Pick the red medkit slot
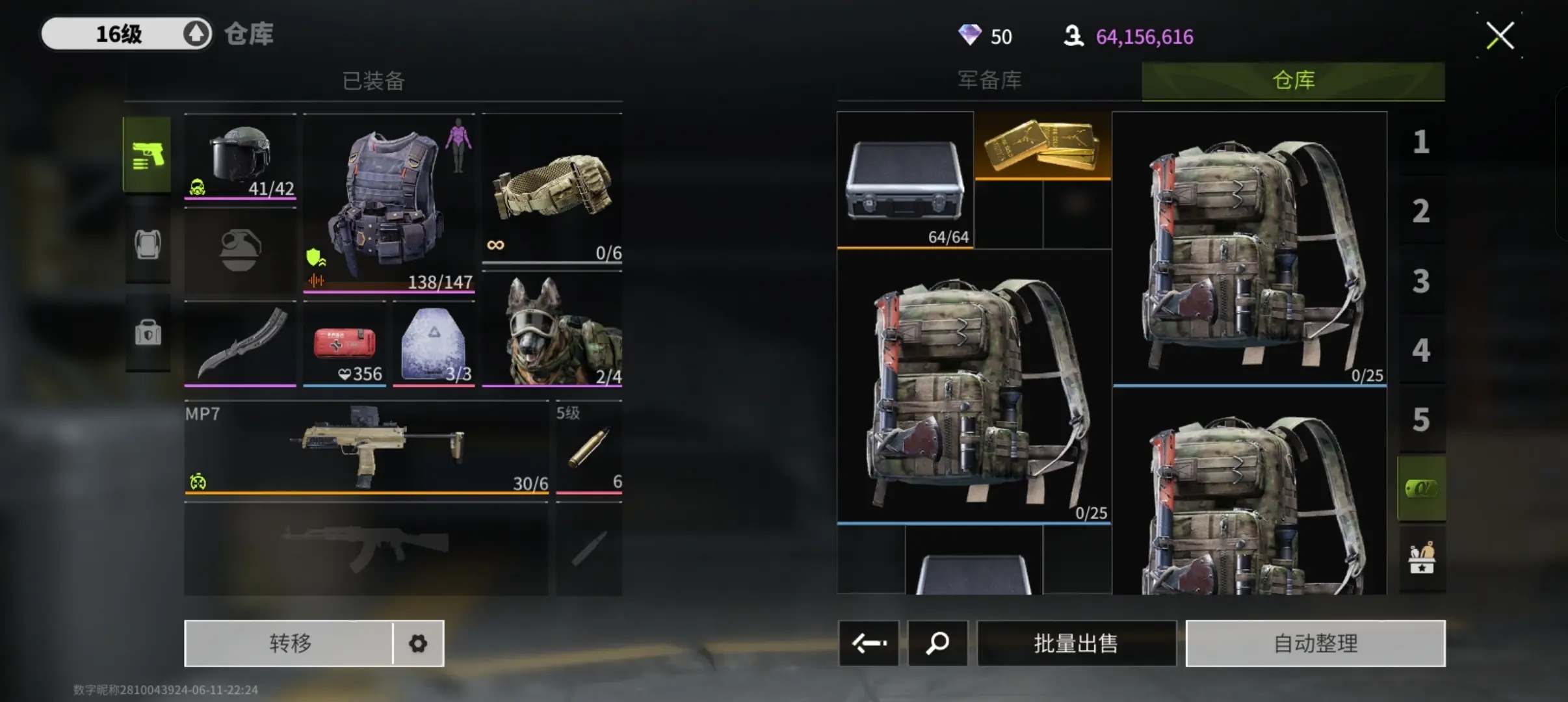Image resolution: width=1568 pixels, height=702 pixels. (345, 344)
